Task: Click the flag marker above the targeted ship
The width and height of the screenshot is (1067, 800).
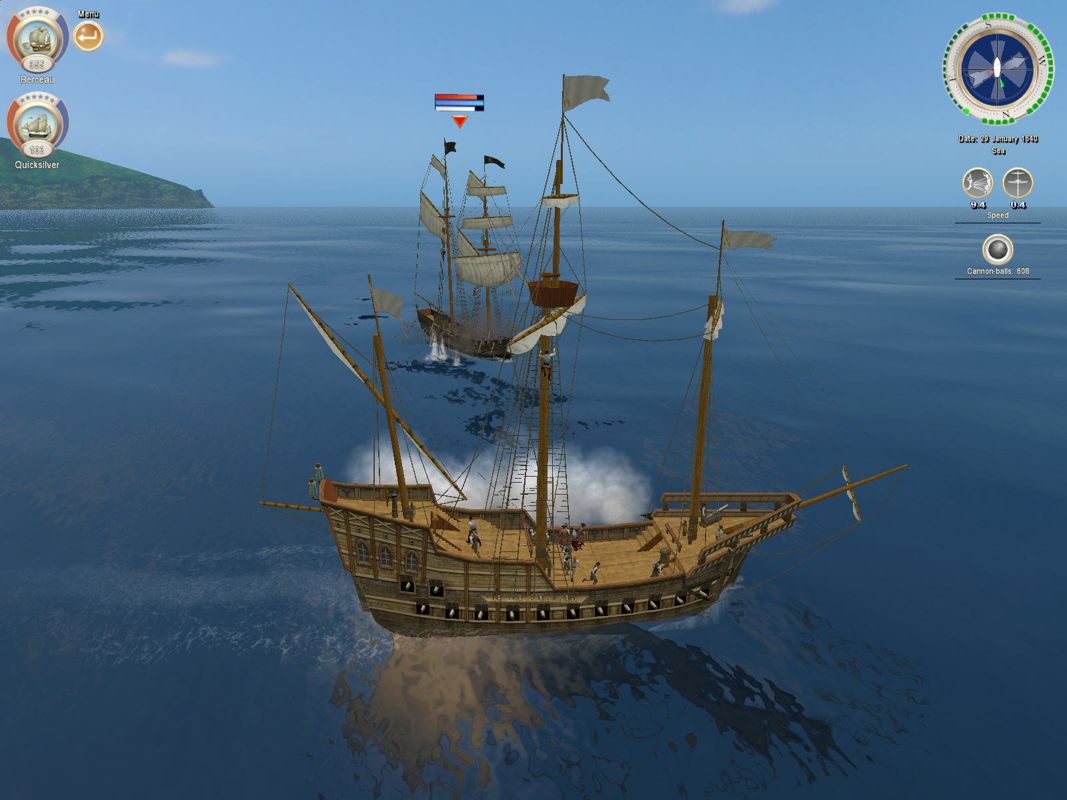Action: [459, 102]
